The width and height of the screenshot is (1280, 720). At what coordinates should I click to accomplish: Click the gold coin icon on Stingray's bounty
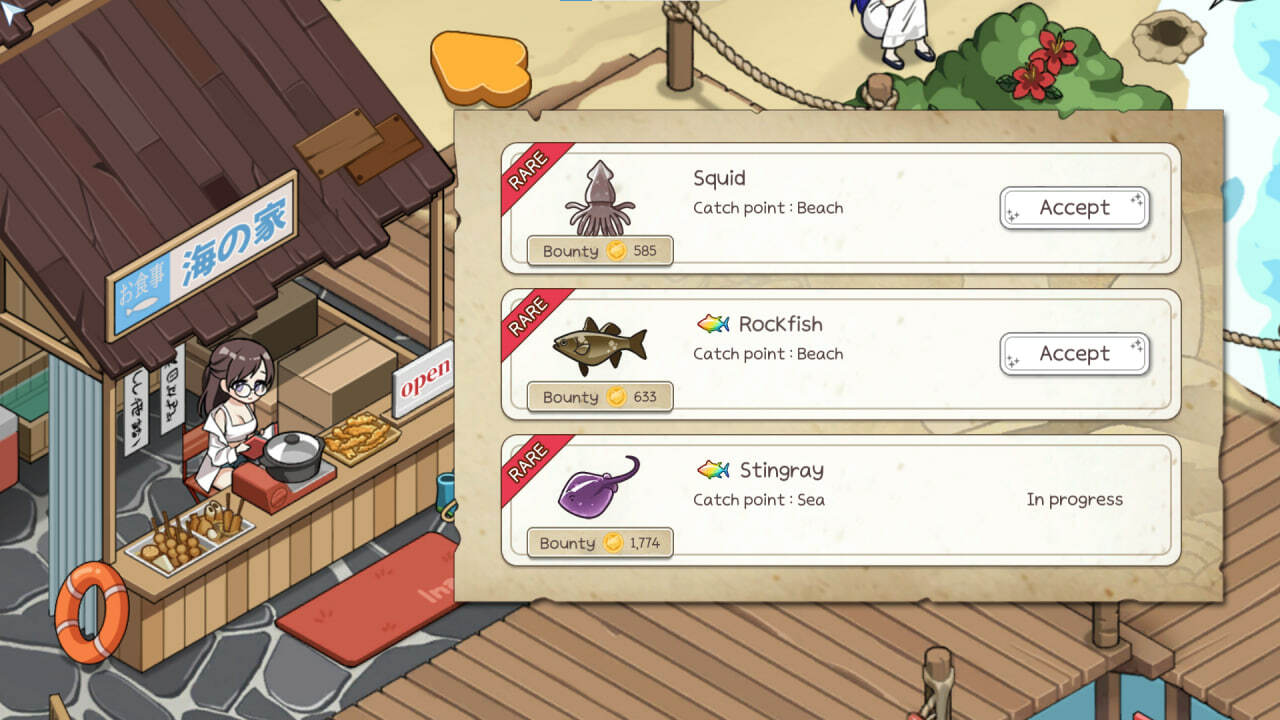tap(611, 543)
